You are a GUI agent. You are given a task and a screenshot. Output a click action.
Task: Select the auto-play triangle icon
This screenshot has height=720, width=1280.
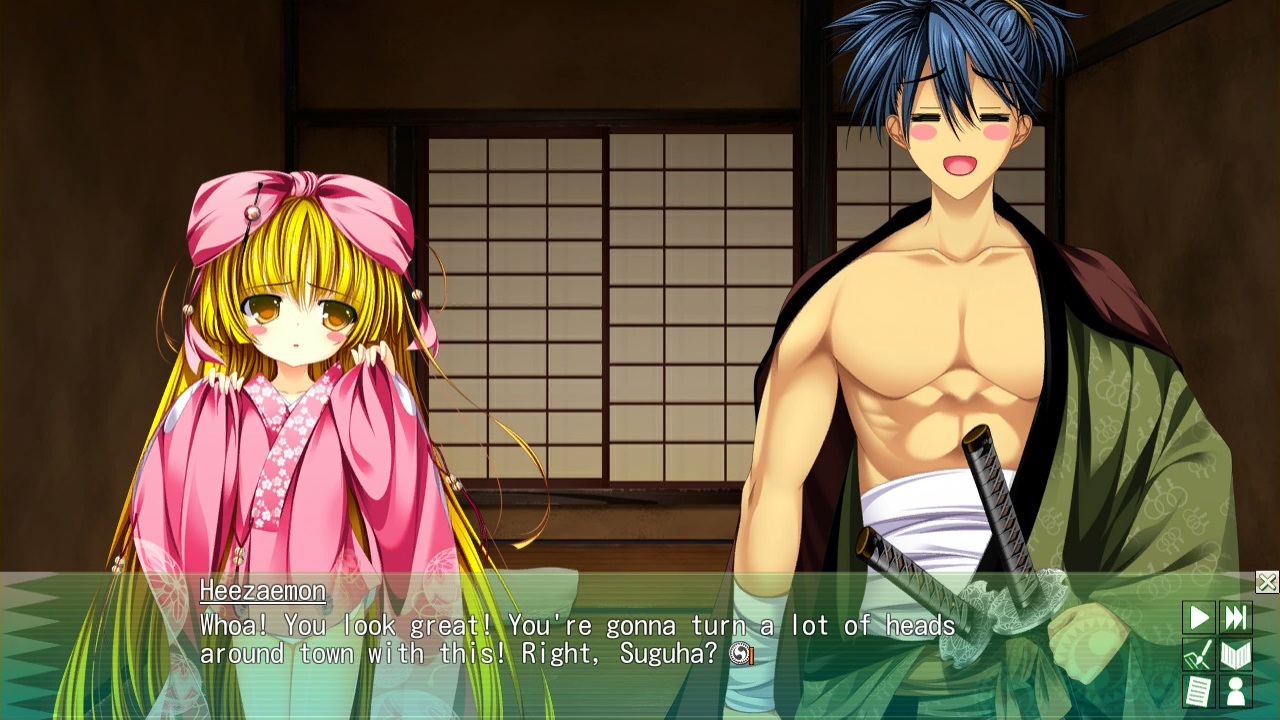[1199, 618]
